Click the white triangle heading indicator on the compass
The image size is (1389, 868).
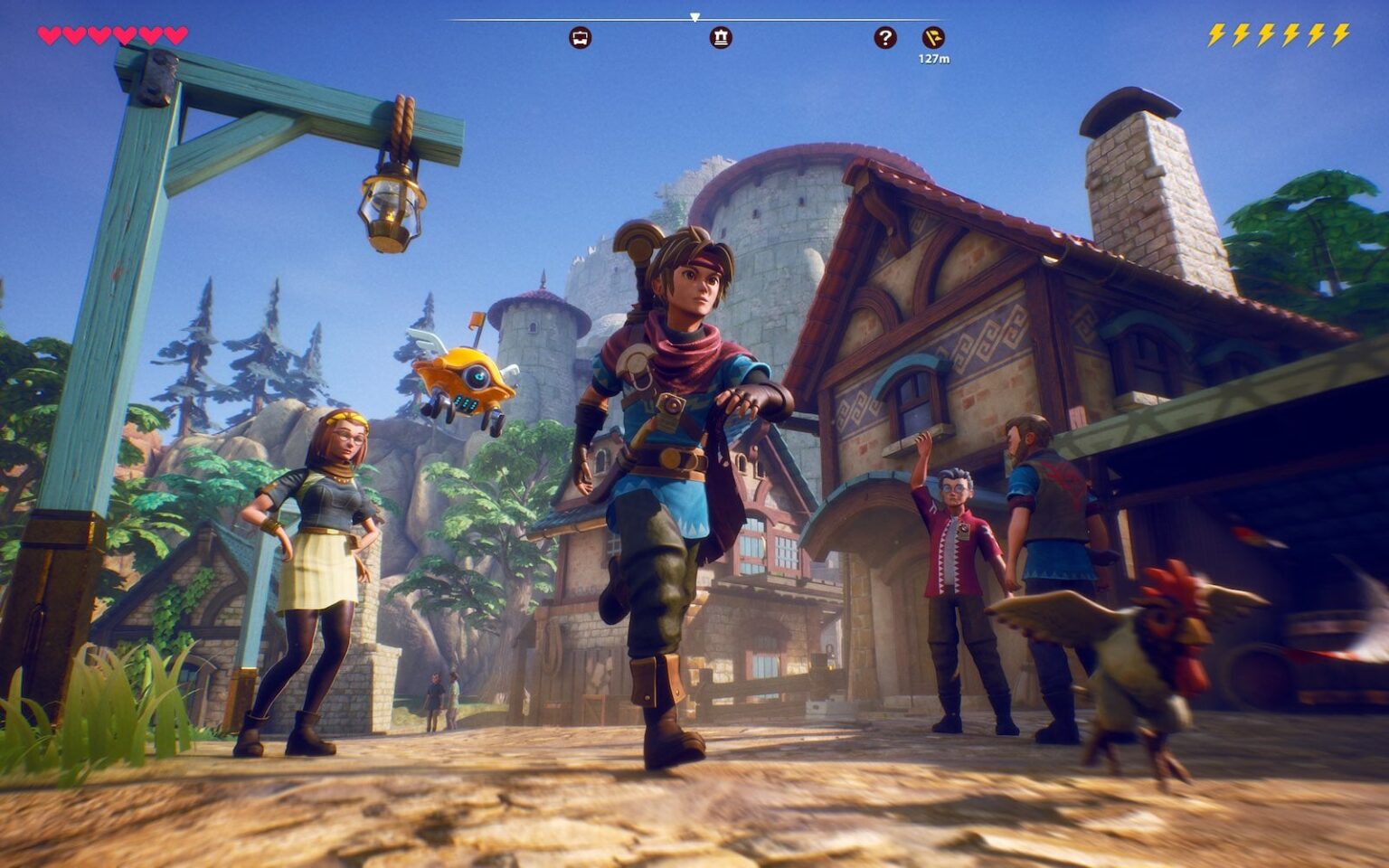tap(694, 15)
